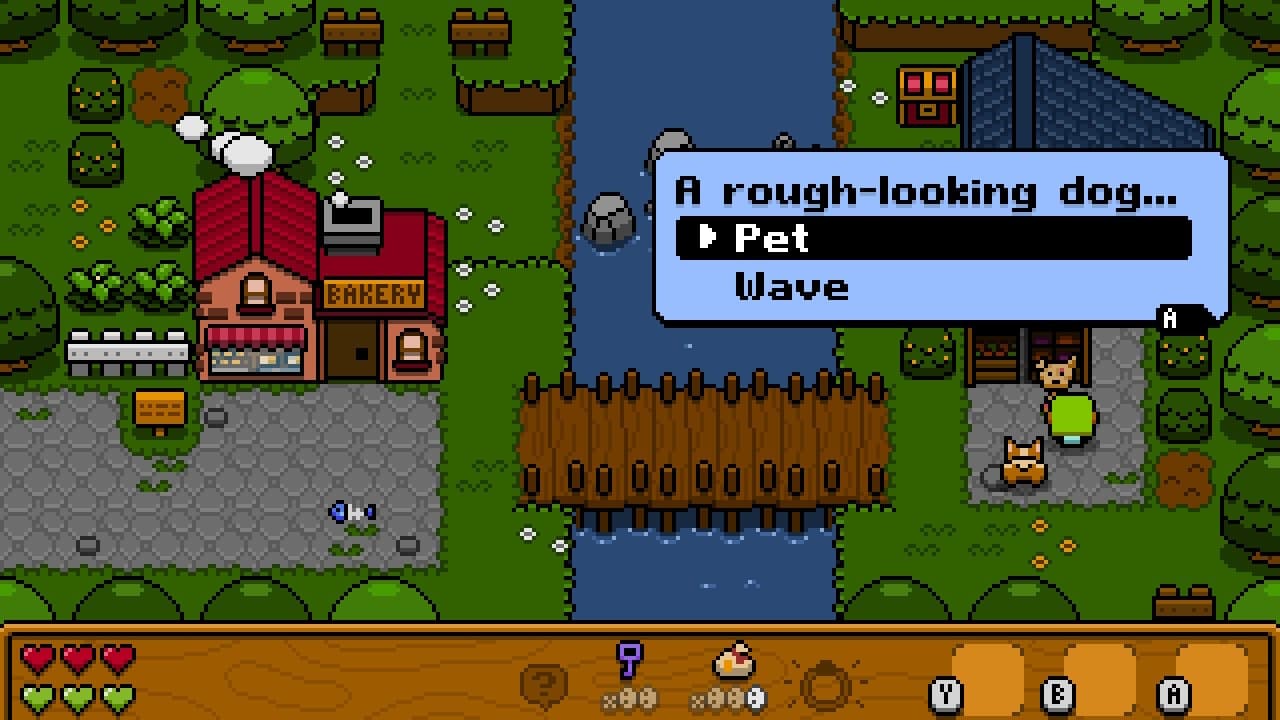1280x720 pixels.
Task: Click the empty ring slot icon
Action: 826,685
